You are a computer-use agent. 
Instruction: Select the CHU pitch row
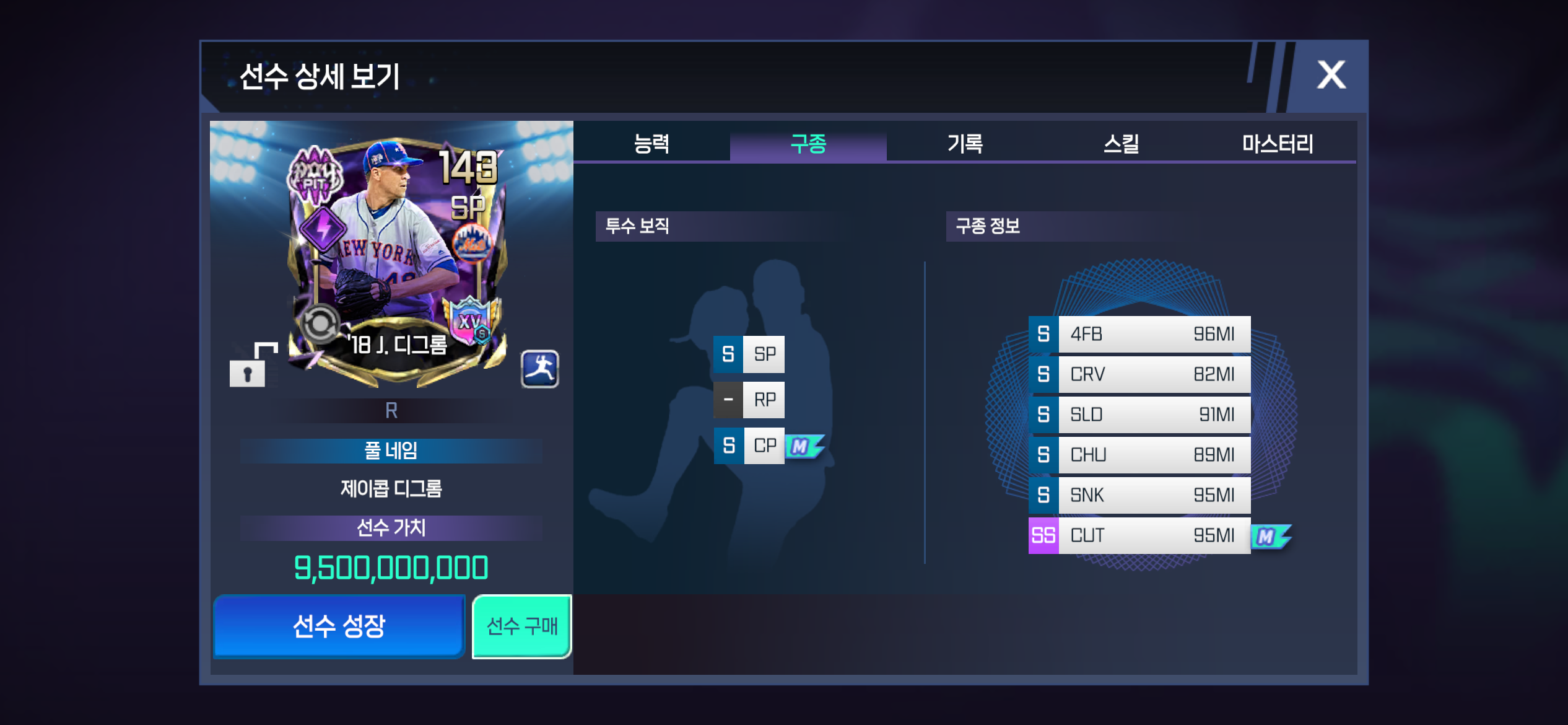[x=1139, y=455]
